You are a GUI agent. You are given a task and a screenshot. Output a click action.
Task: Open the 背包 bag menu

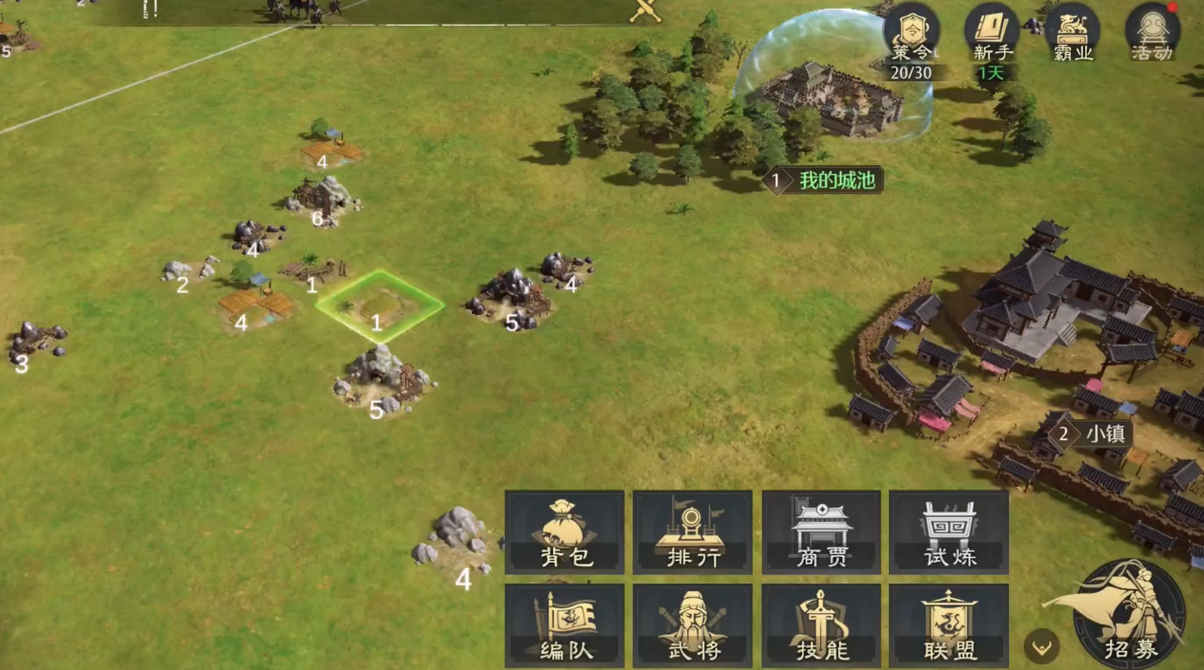[565, 532]
